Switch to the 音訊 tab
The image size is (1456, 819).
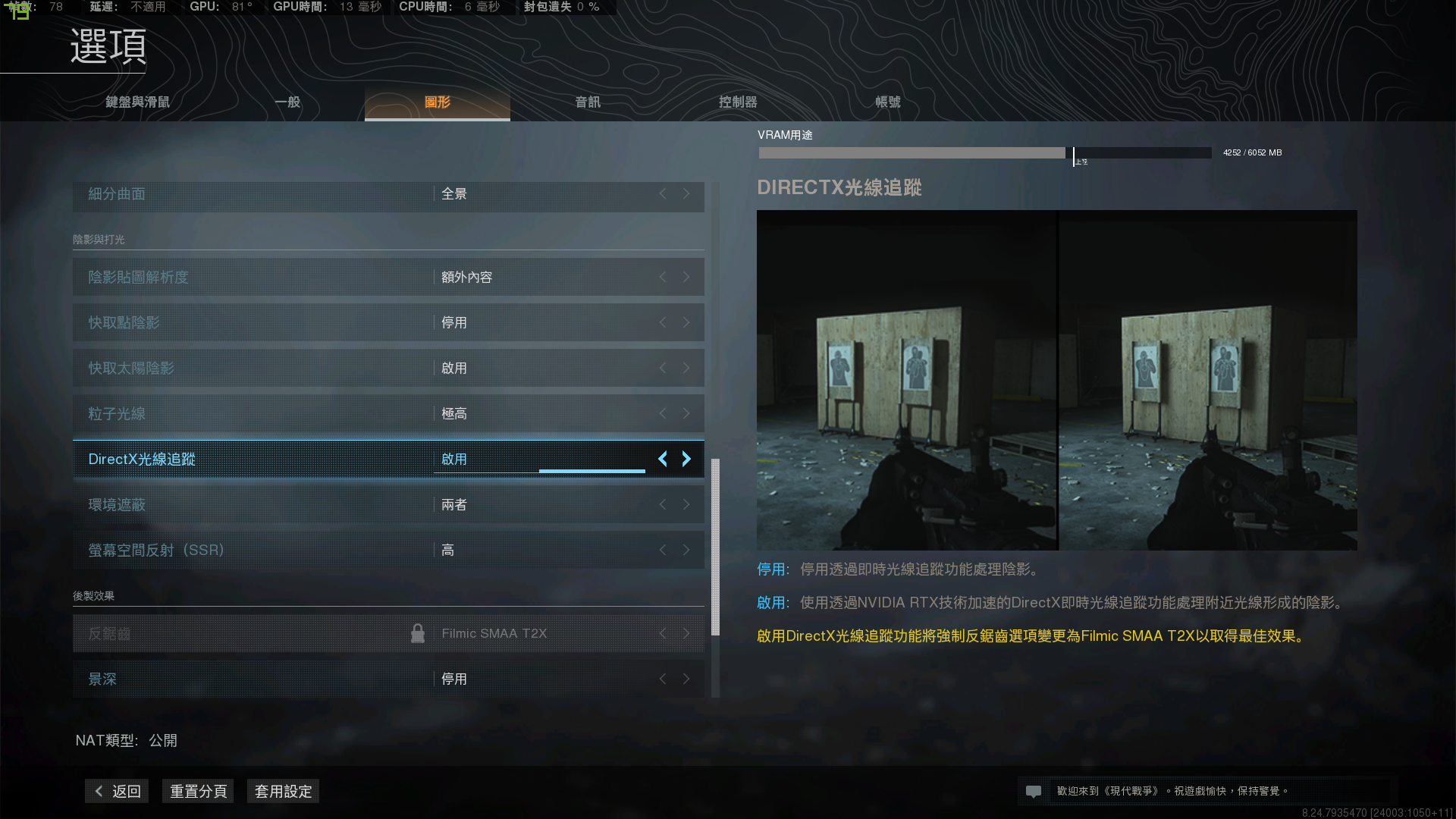pos(586,101)
